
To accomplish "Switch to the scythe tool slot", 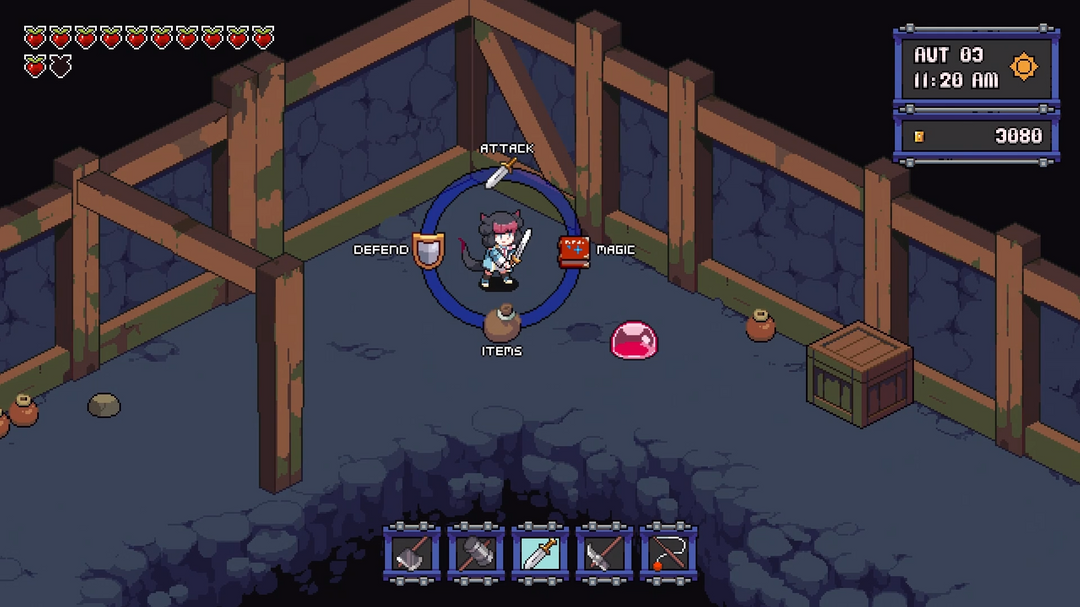I will click(604, 551).
